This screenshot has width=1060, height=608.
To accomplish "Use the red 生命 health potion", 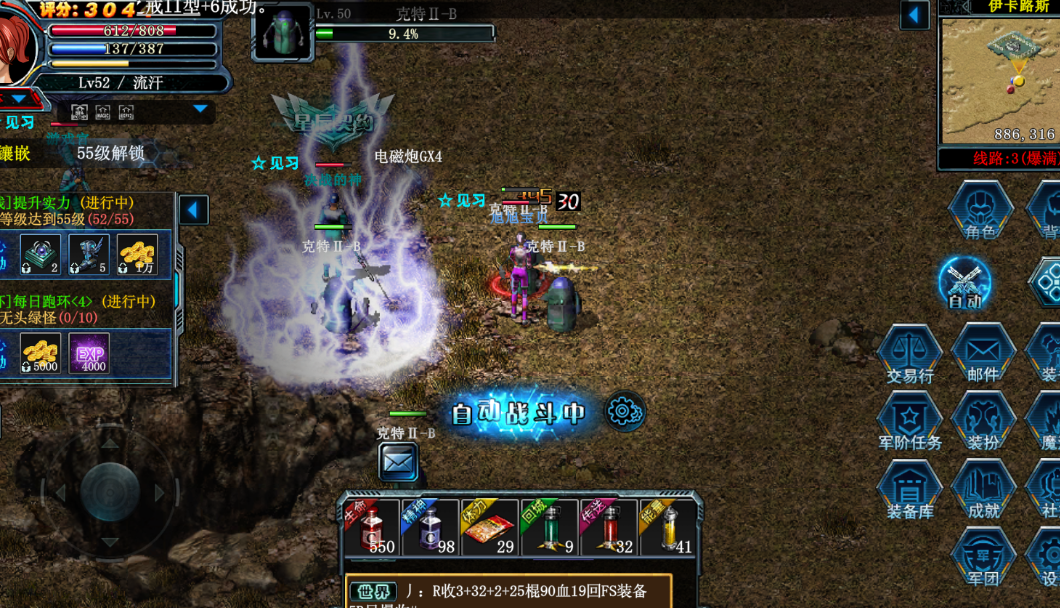I will (x=373, y=527).
